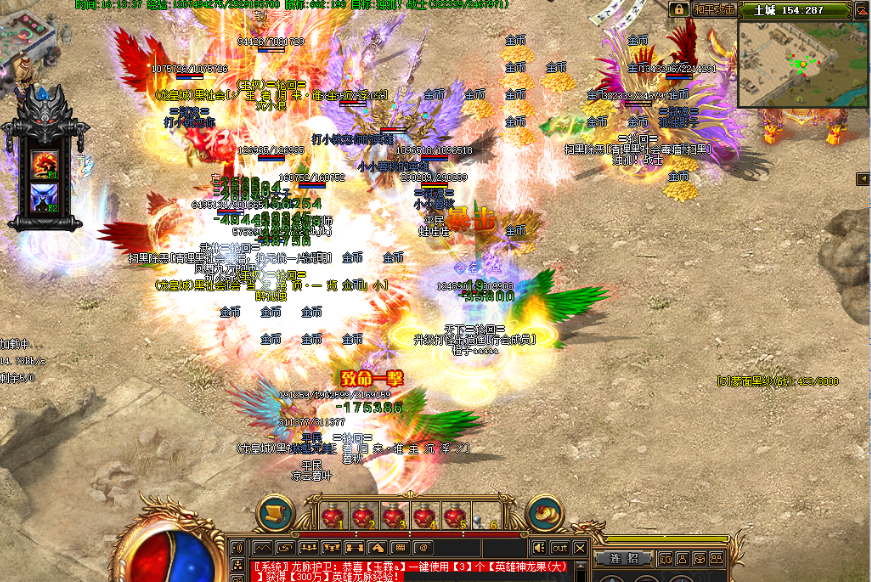Click the padlock icon beside attack mode

click(x=679, y=9)
